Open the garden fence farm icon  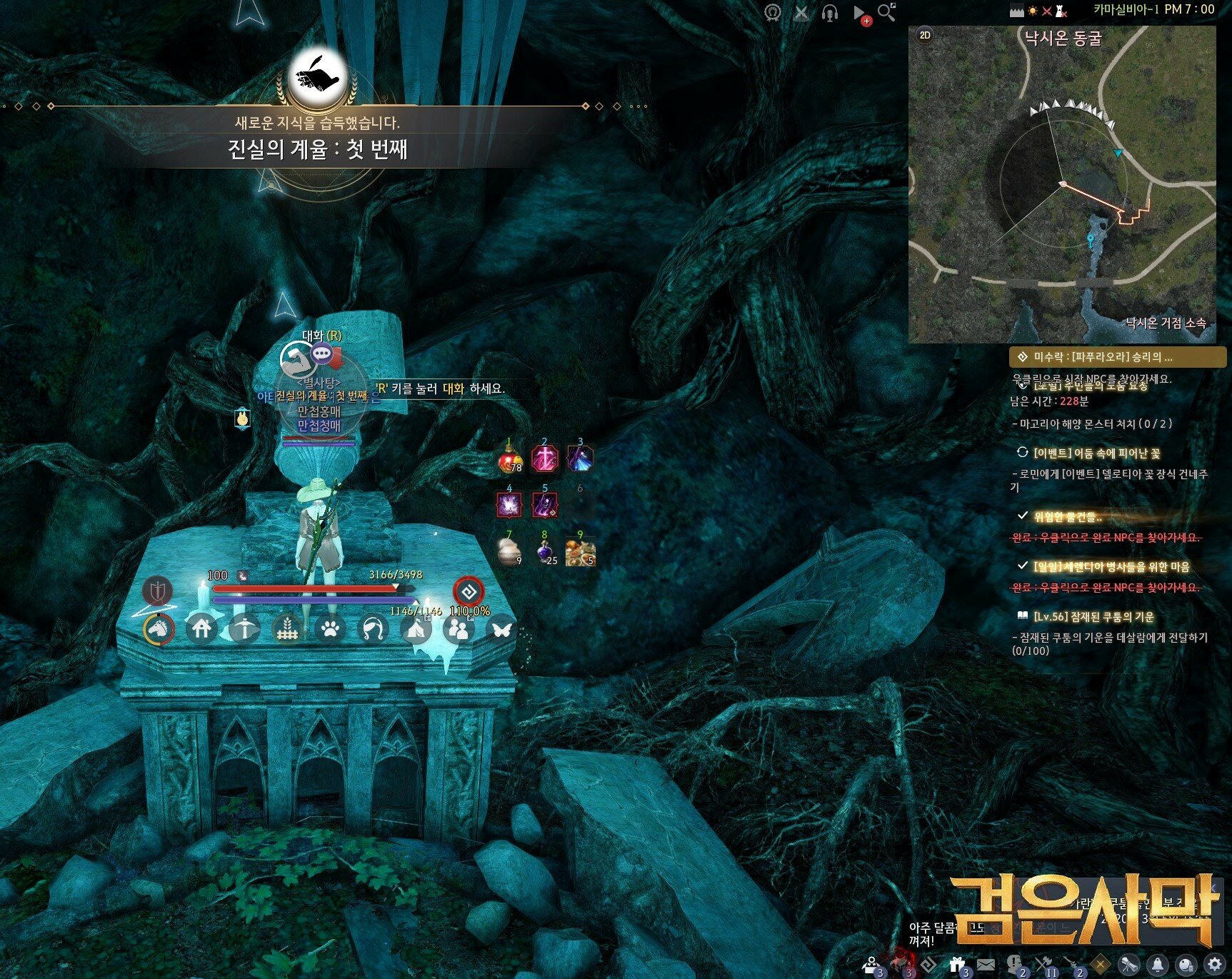(x=287, y=629)
